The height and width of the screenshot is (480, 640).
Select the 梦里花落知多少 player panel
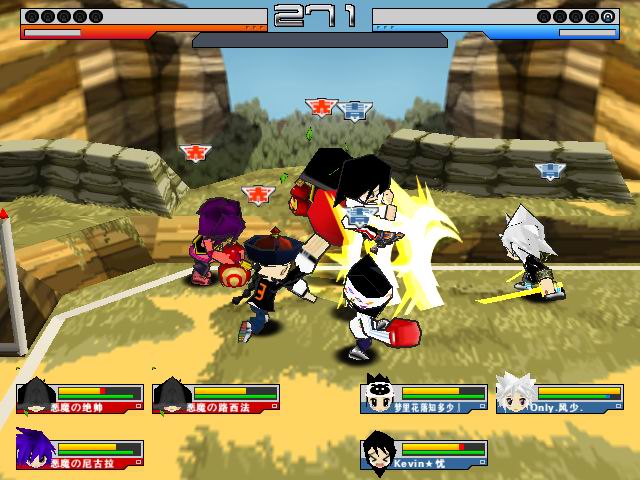click(x=424, y=398)
